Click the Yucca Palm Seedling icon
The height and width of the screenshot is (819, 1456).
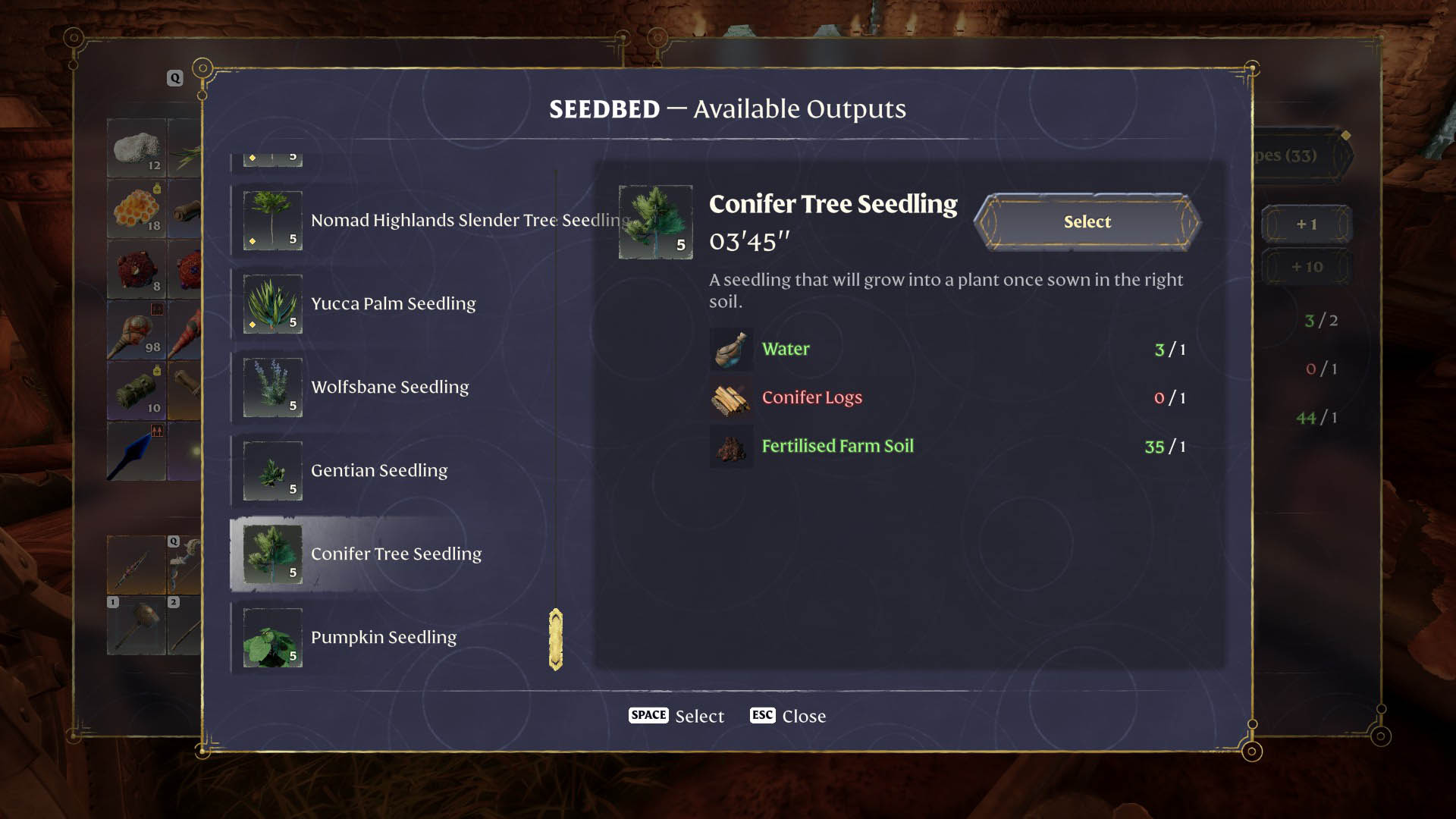click(x=271, y=304)
